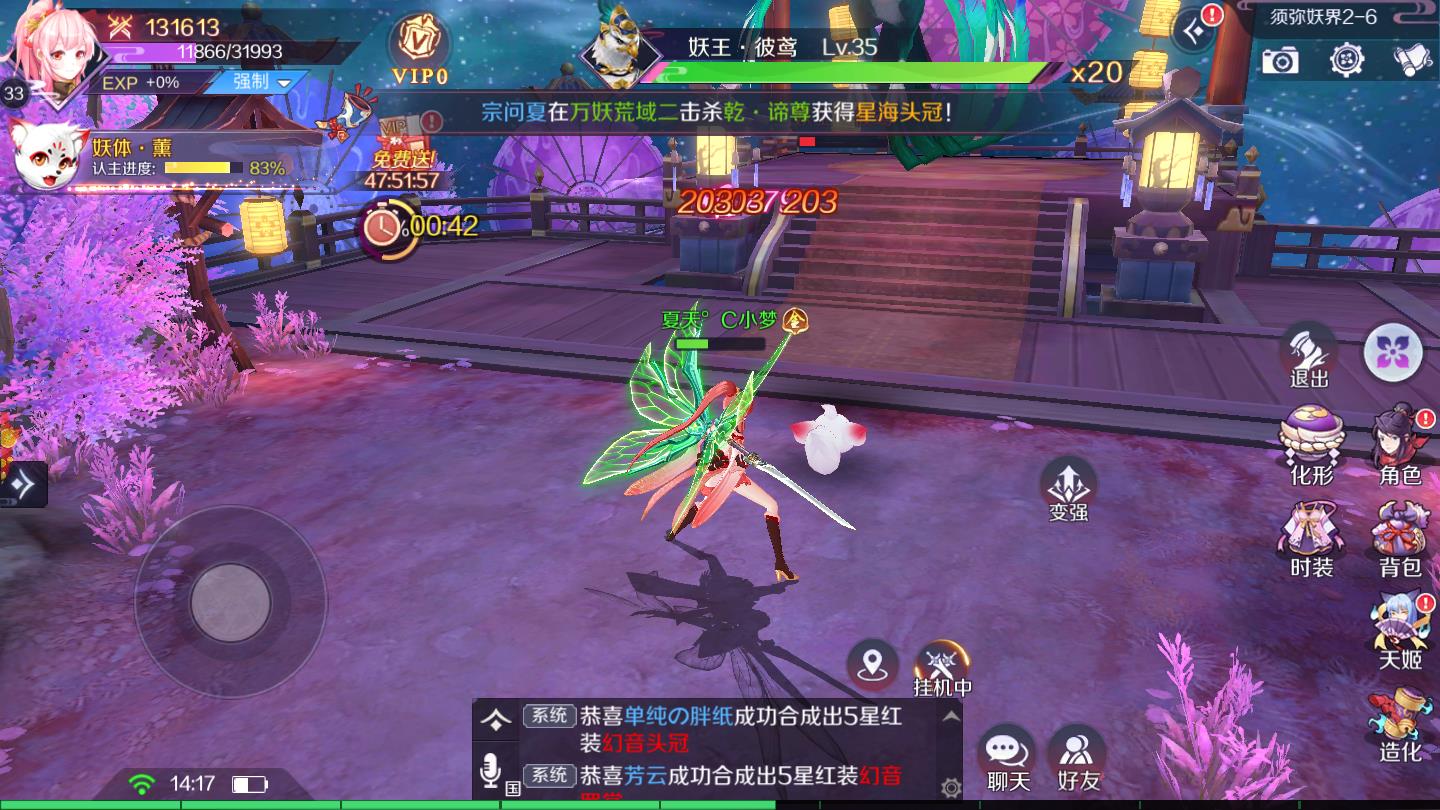The width and height of the screenshot is (1440, 810).
Task: Open the 时装 fashion menu
Action: (x=1311, y=540)
